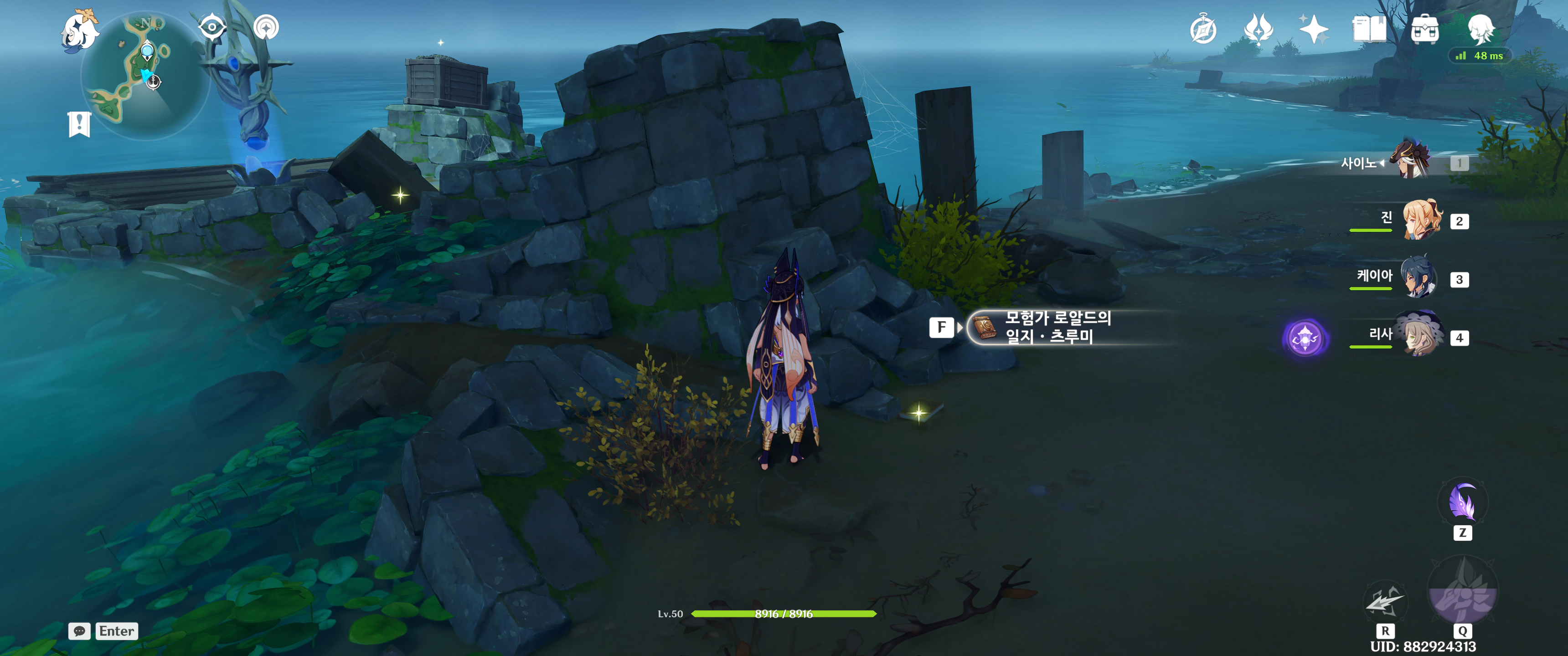Image resolution: width=1568 pixels, height=656 pixels.
Task: Use the purple feather gadget
Action: click(x=1462, y=502)
